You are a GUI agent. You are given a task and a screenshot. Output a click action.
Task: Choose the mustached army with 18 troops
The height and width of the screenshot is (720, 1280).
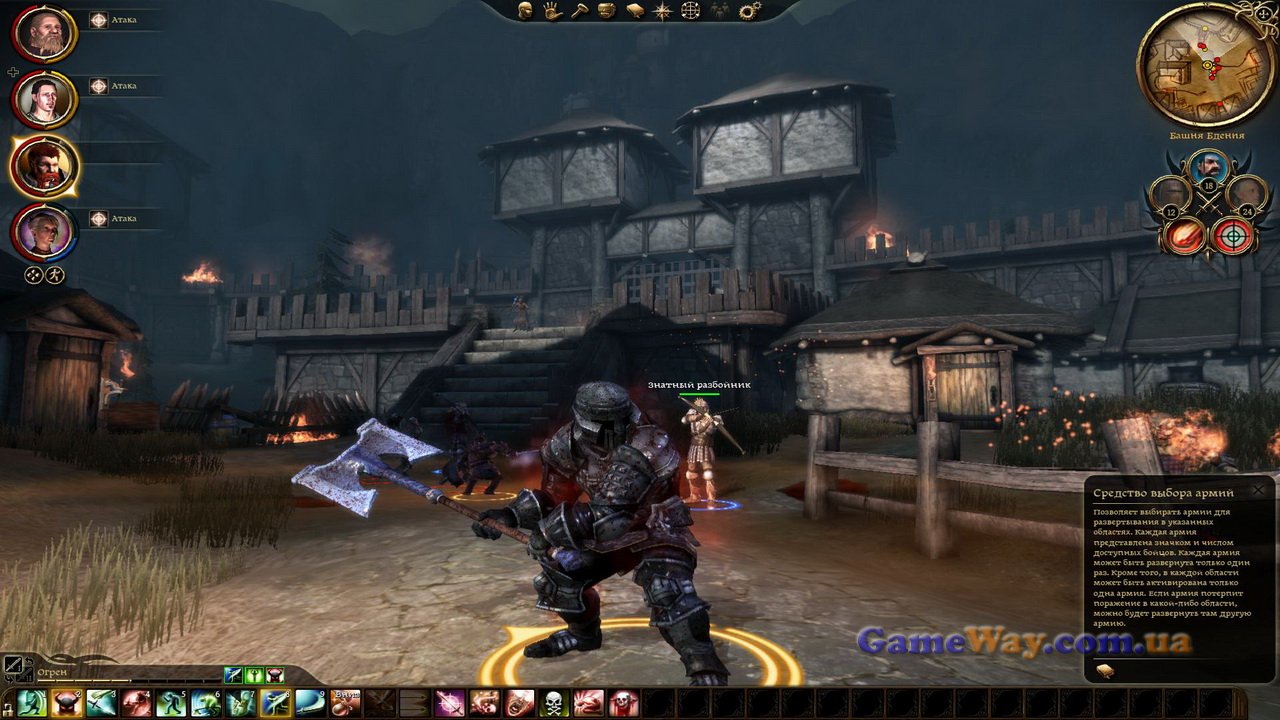pos(1208,167)
